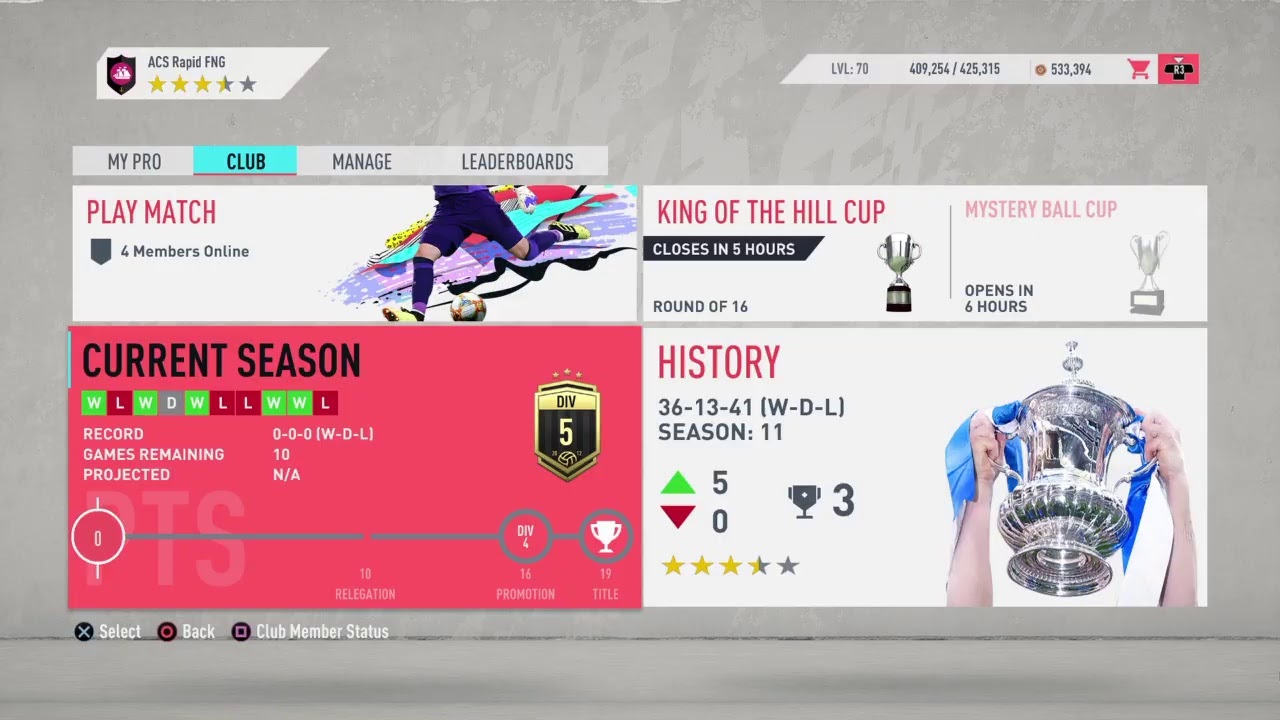Choose the Play Match tile
The height and width of the screenshot is (720, 1280).
354,253
